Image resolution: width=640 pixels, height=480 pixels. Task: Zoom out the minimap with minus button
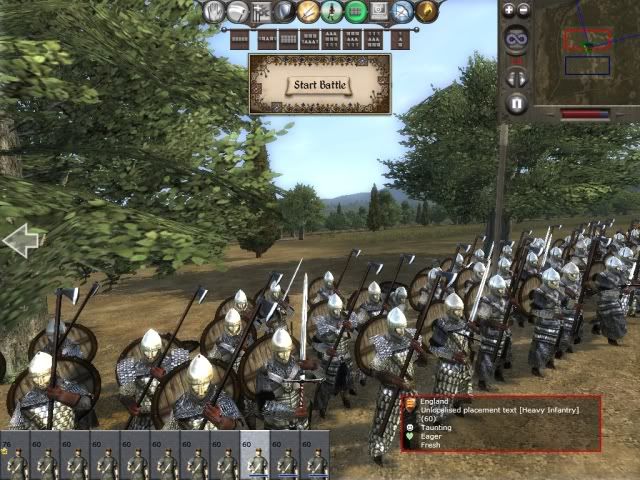click(x=525, y=10)
